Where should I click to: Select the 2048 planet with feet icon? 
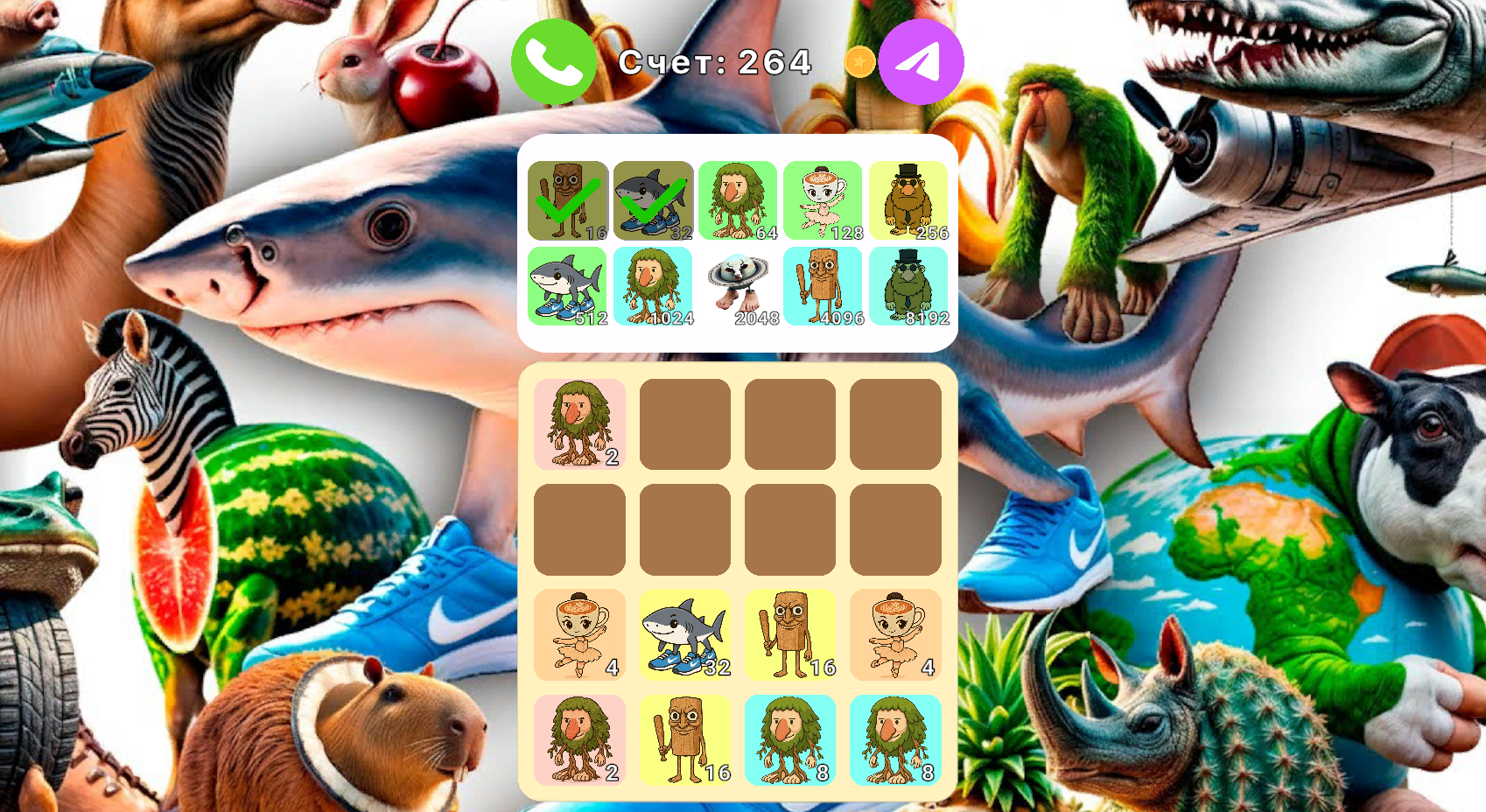point(738,285)
